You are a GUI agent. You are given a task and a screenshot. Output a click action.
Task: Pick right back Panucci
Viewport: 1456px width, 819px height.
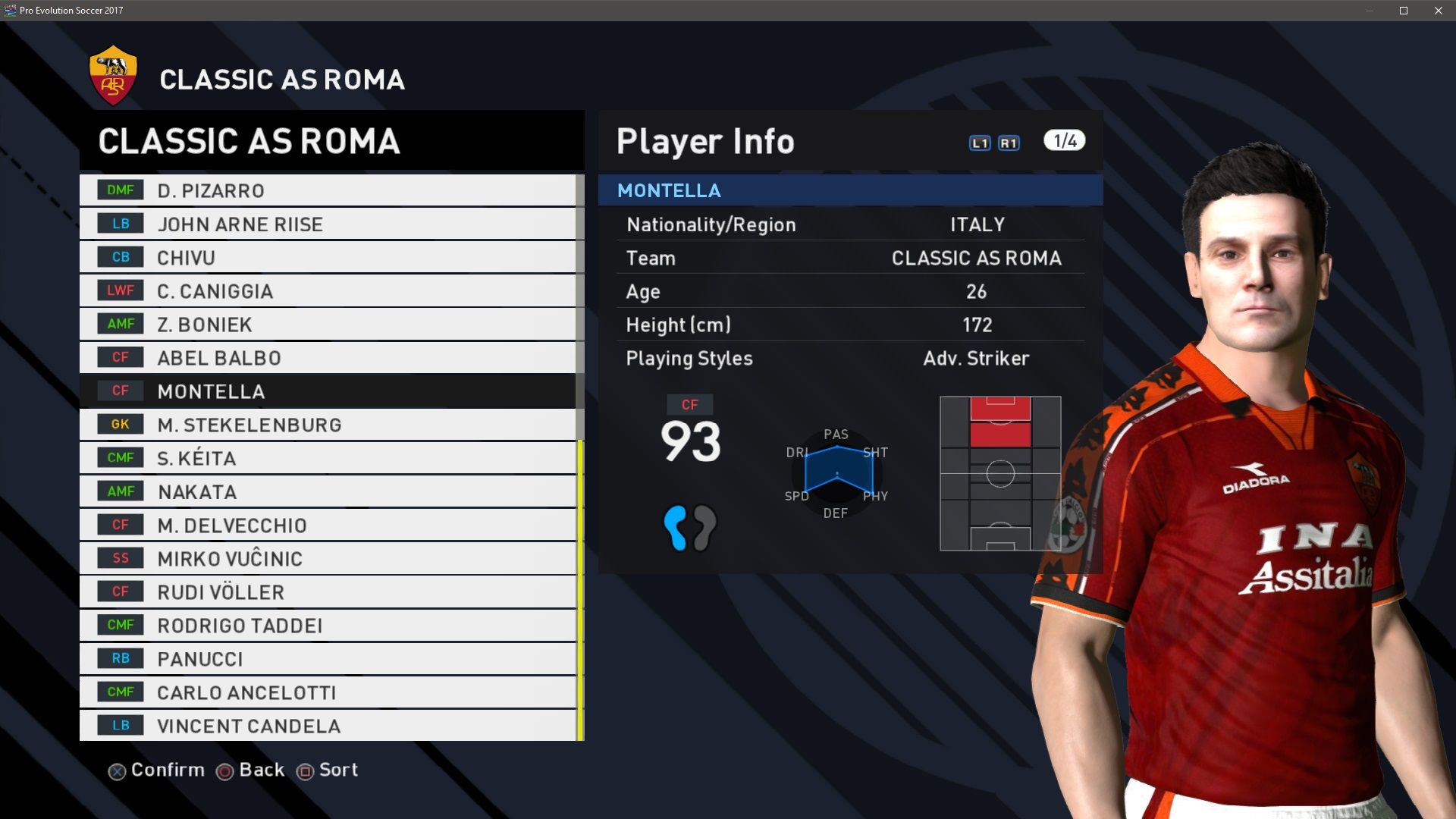click(328, 658)
